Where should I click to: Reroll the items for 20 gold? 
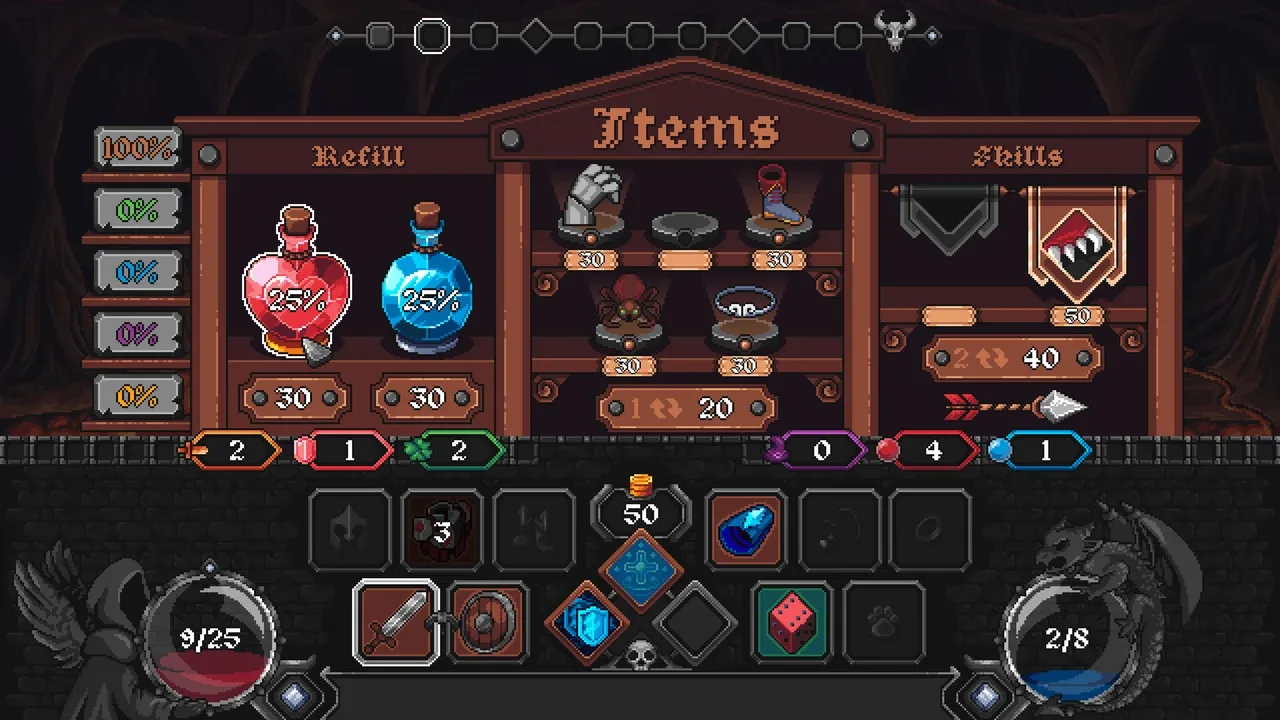[687, 408]
